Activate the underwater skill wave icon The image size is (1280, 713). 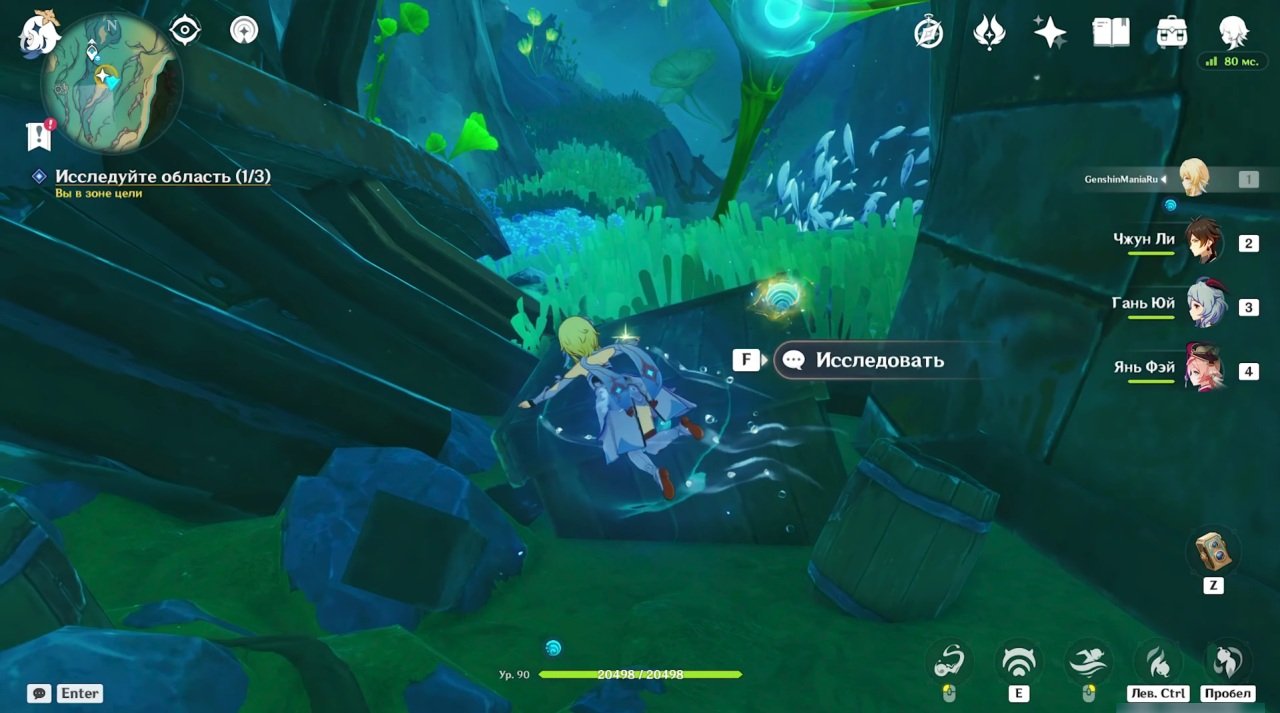1018,662
